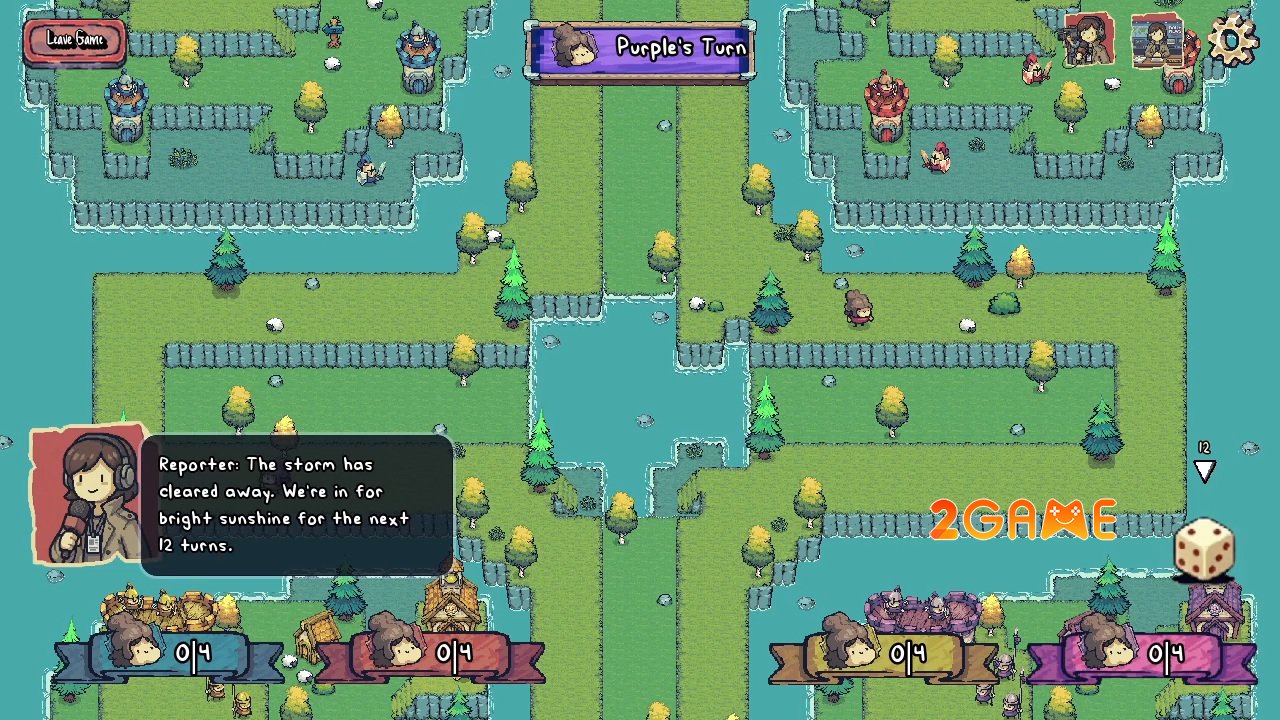The height and width of the screenshot is (720, 1280).
Task: Select the blue player score banner
Action: pyautogui.click(x=165, y=655)
